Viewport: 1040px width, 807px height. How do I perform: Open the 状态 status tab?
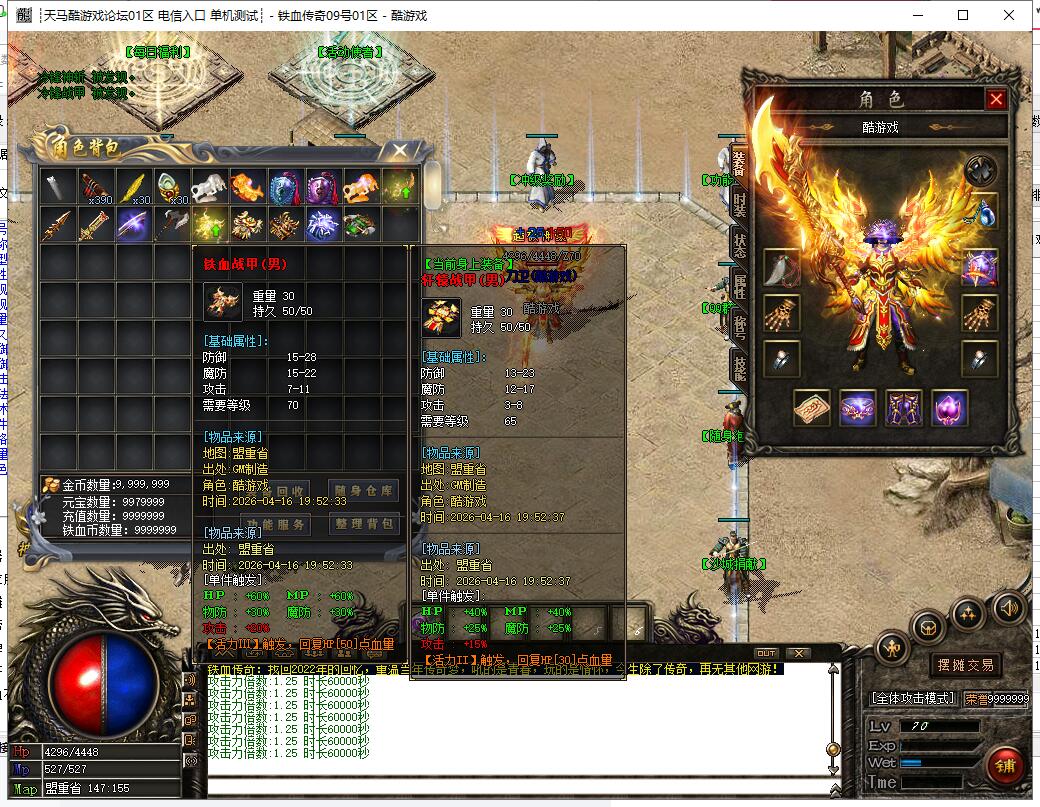point(739,246)
